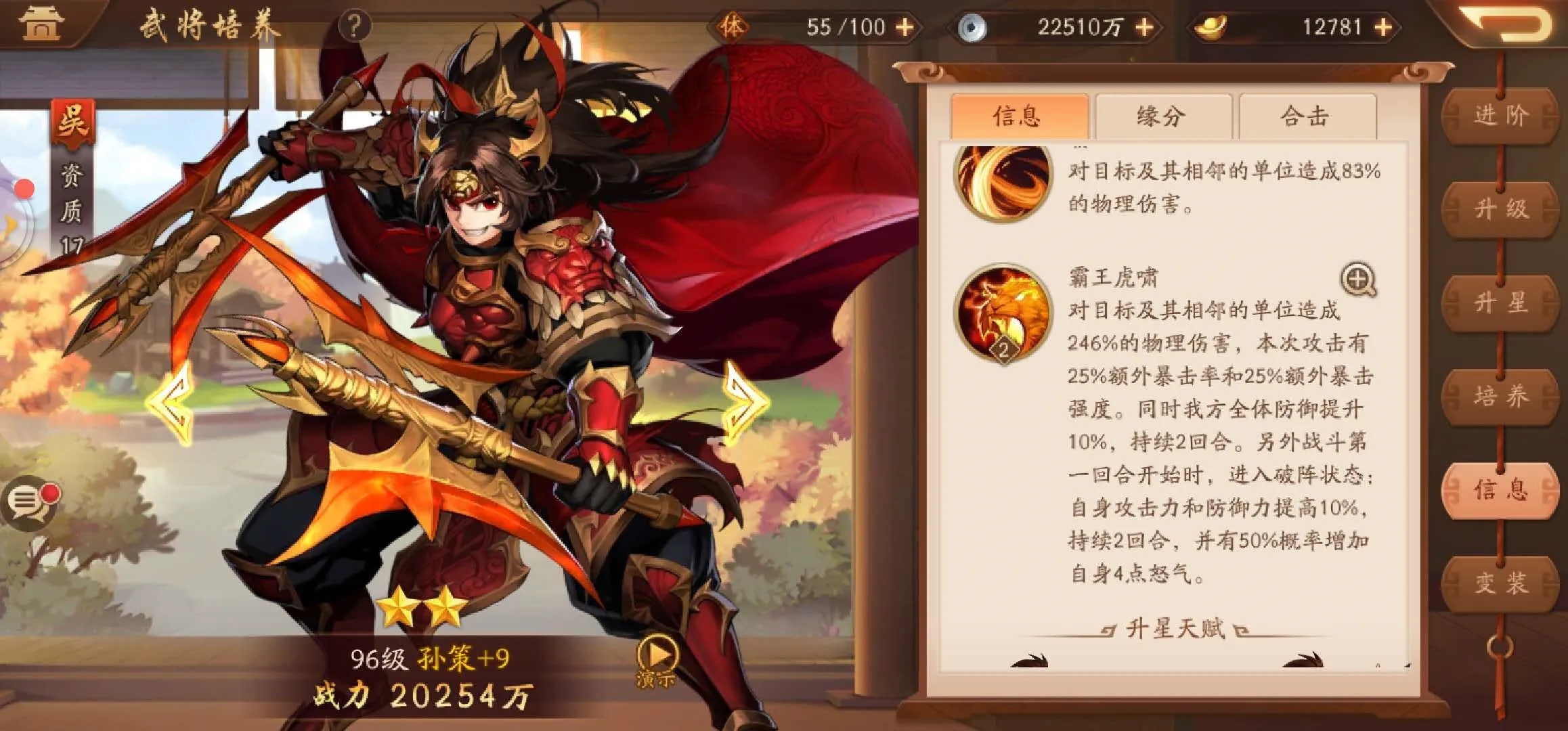Screen dimensions: 1568x731
Task: Open the 合击 tab
Action: (x=1307, y=116)
